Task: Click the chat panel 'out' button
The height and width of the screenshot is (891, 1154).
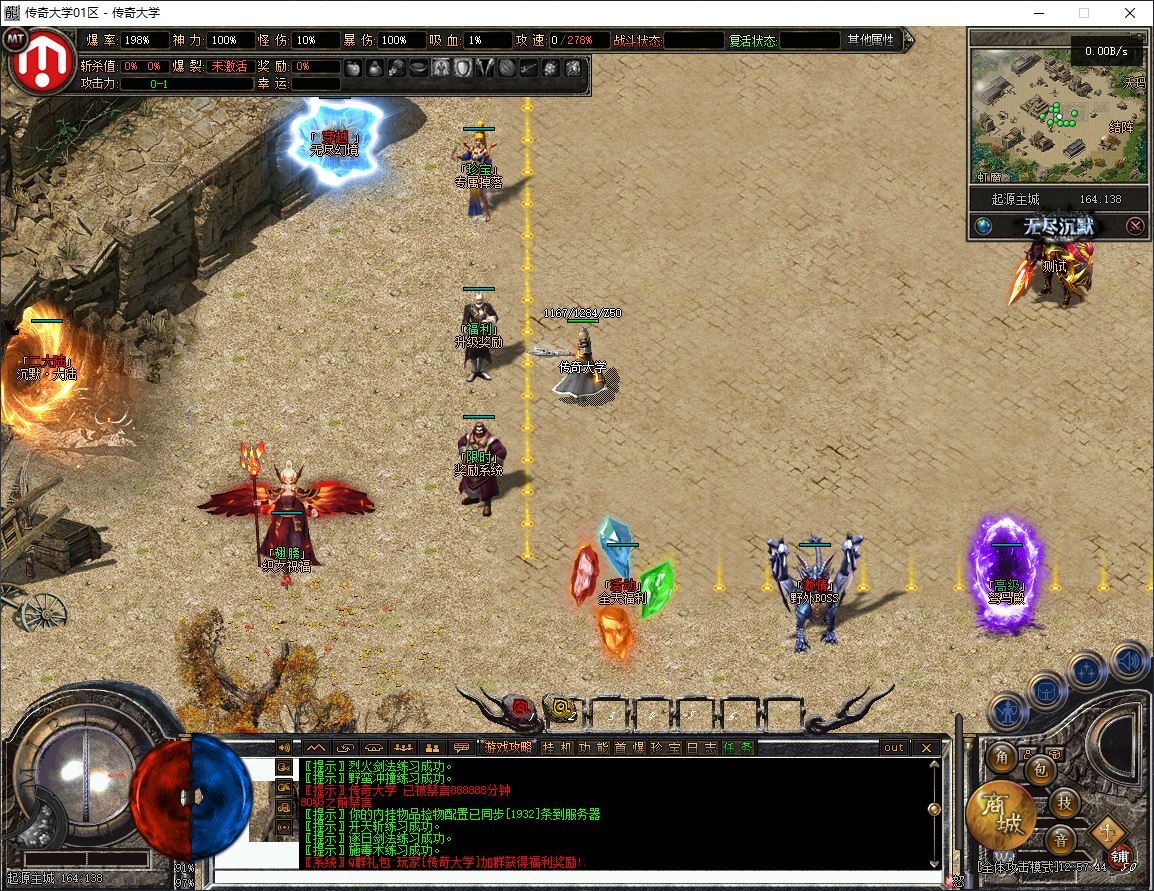Action: [x=893, y=747]
